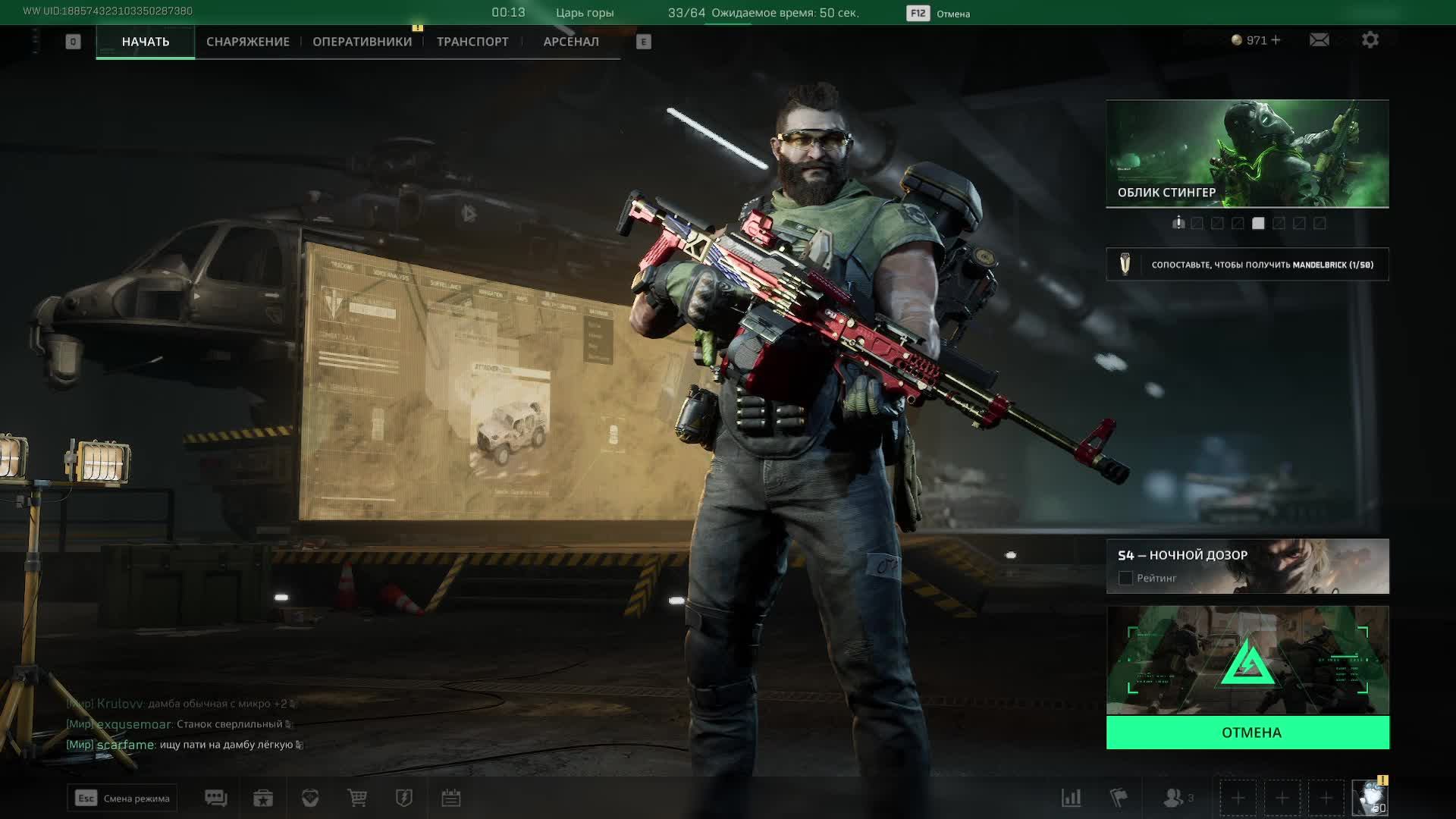Click the player avatar with level 50
Image resolution: width=1456 pixels, height=819 pixels.
1370,798
